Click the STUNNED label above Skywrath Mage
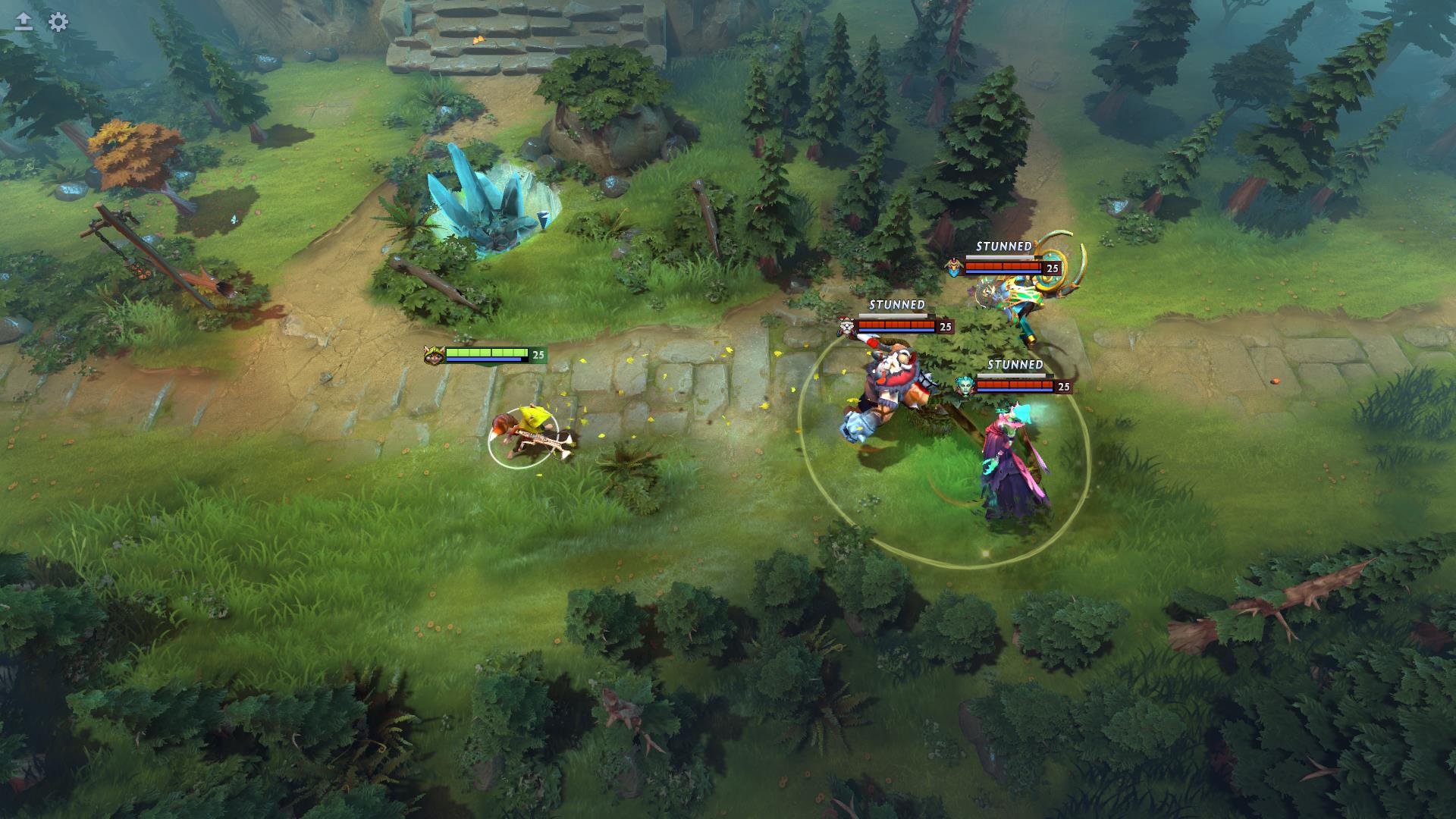The height and width of the screenshot is (819, 1456). 1004,246
